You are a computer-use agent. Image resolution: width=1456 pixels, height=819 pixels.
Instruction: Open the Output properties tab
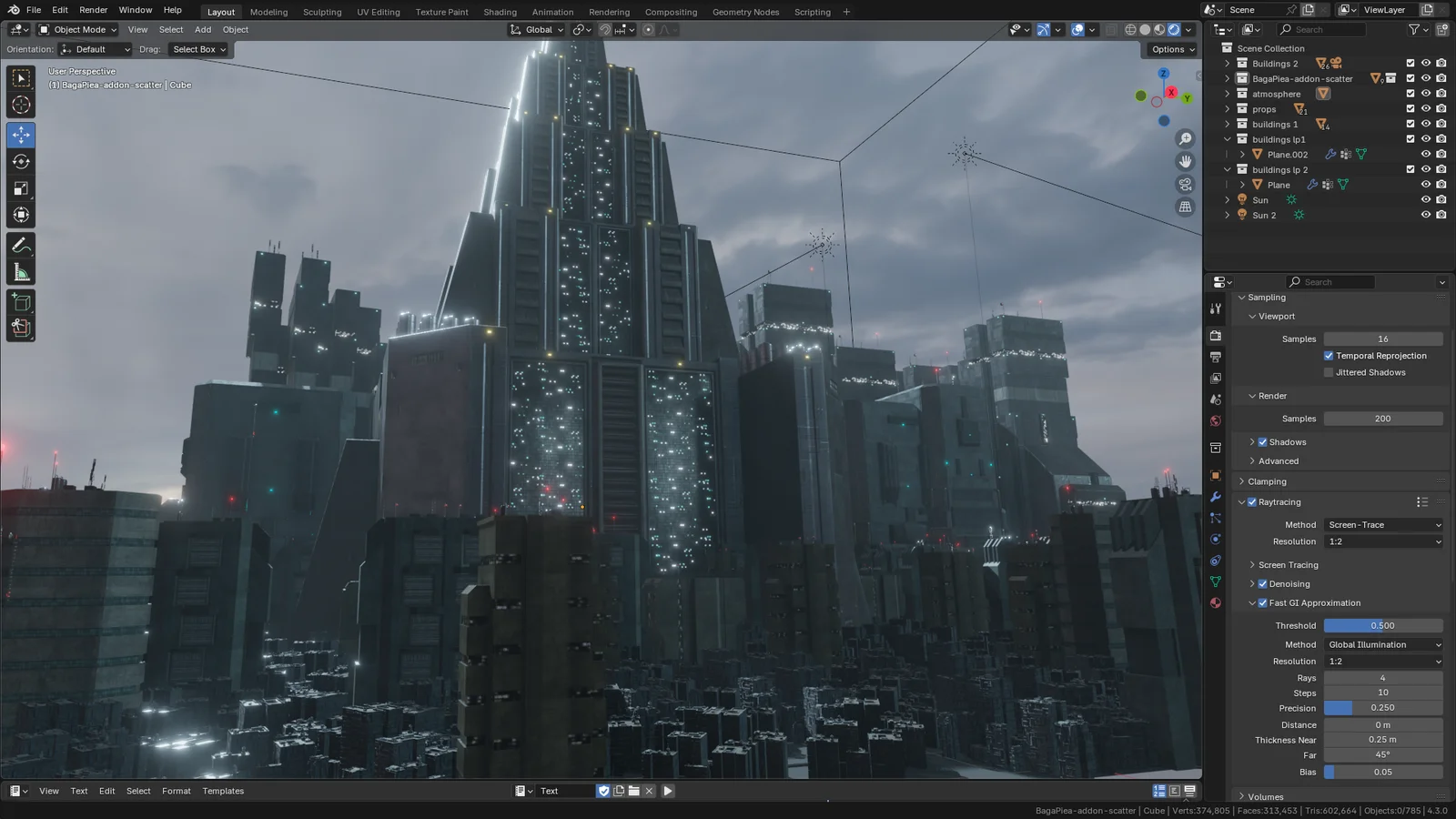point(1215,355)
